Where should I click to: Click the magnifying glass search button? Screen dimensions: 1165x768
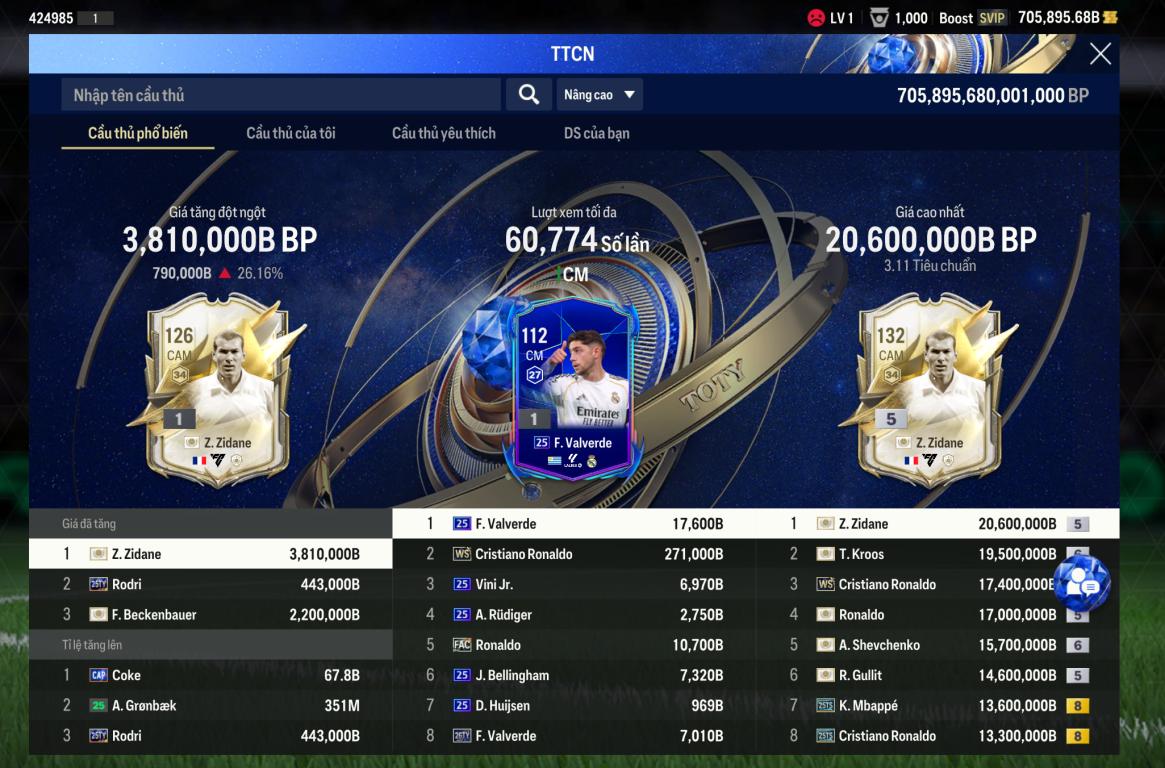click(529, 95)
